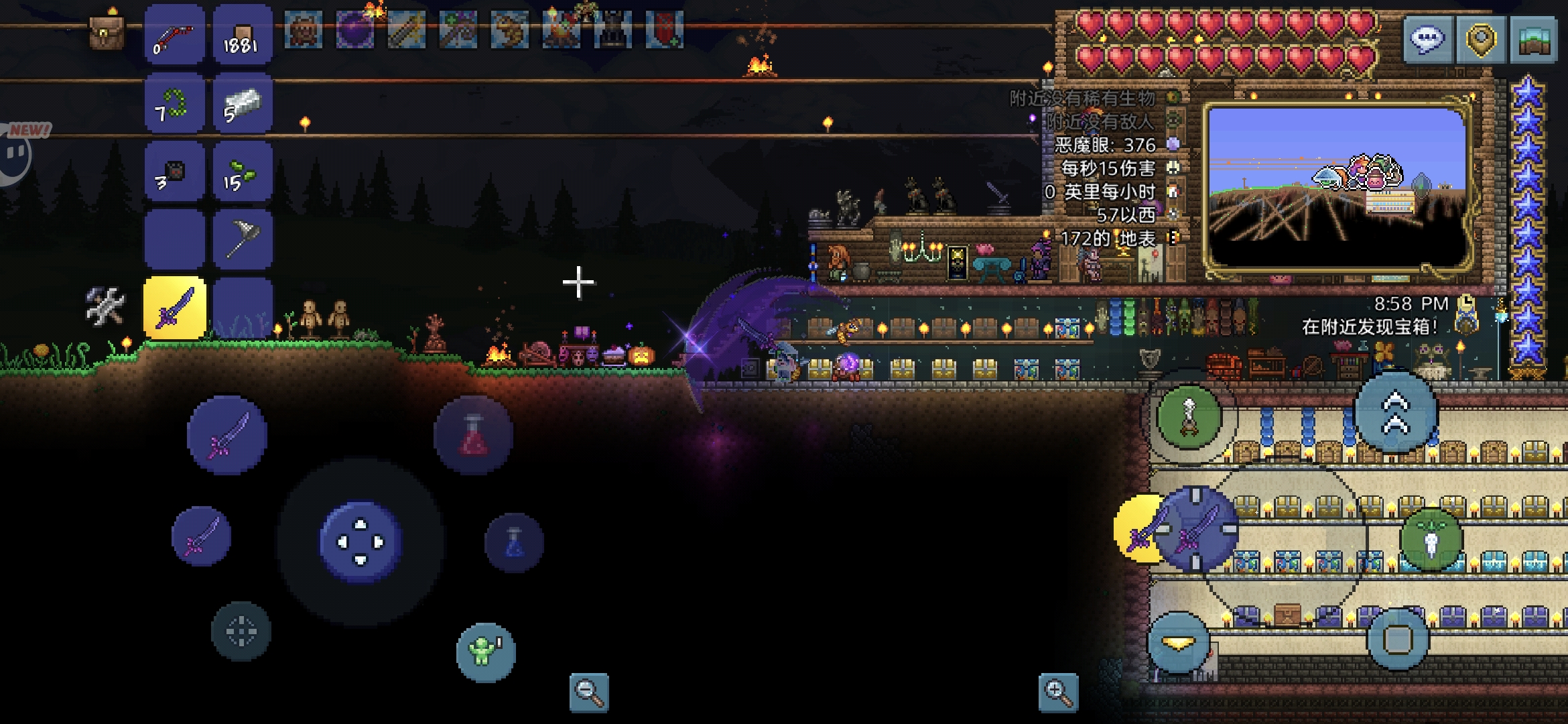Select the axe hotbar slot
Screen dimensions: 1568x724
(x=242, y=240)
